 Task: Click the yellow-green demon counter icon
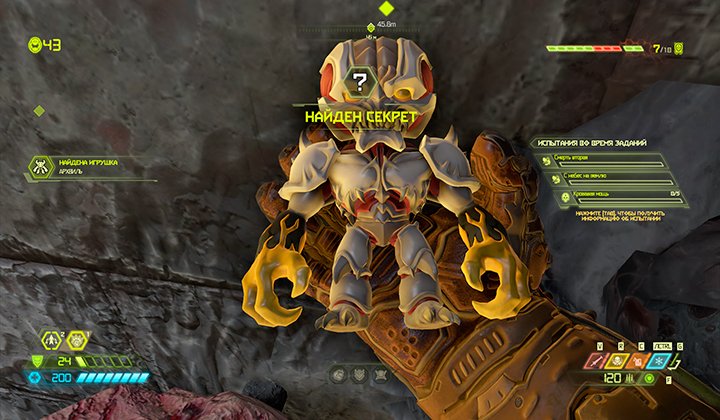[679, 47]
